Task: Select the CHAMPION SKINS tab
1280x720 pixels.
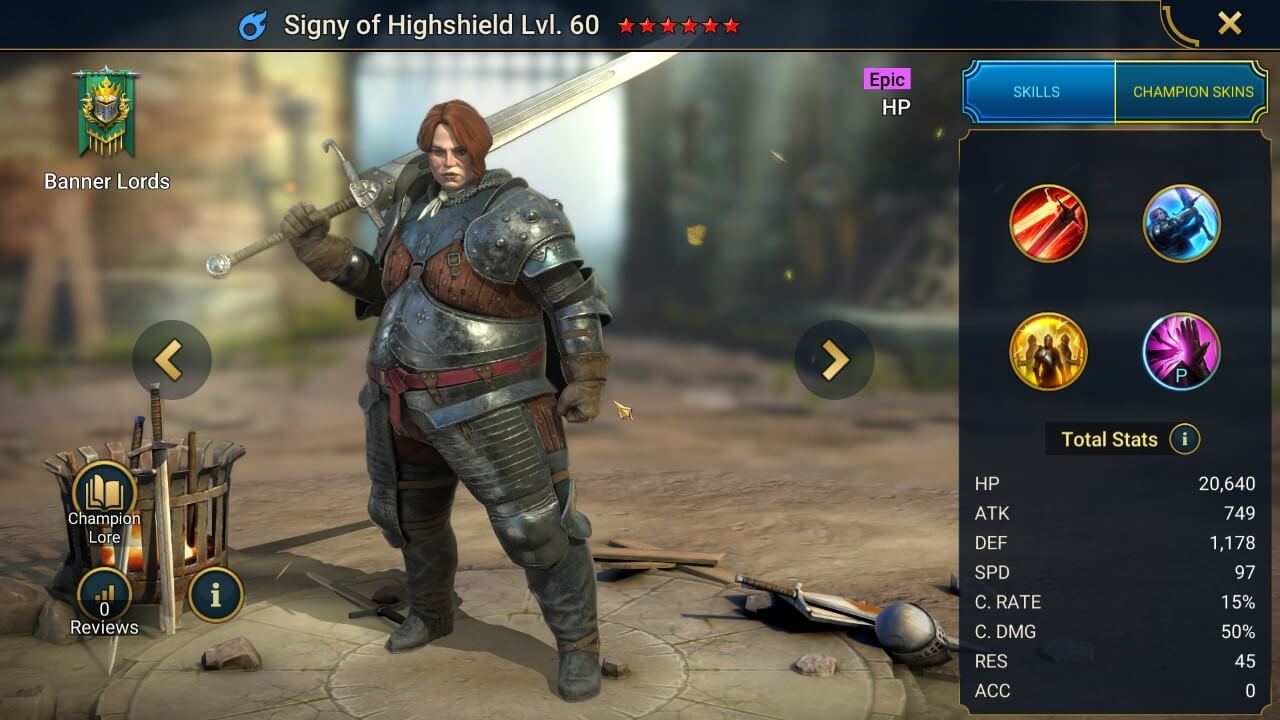Action: point(1193,91)
